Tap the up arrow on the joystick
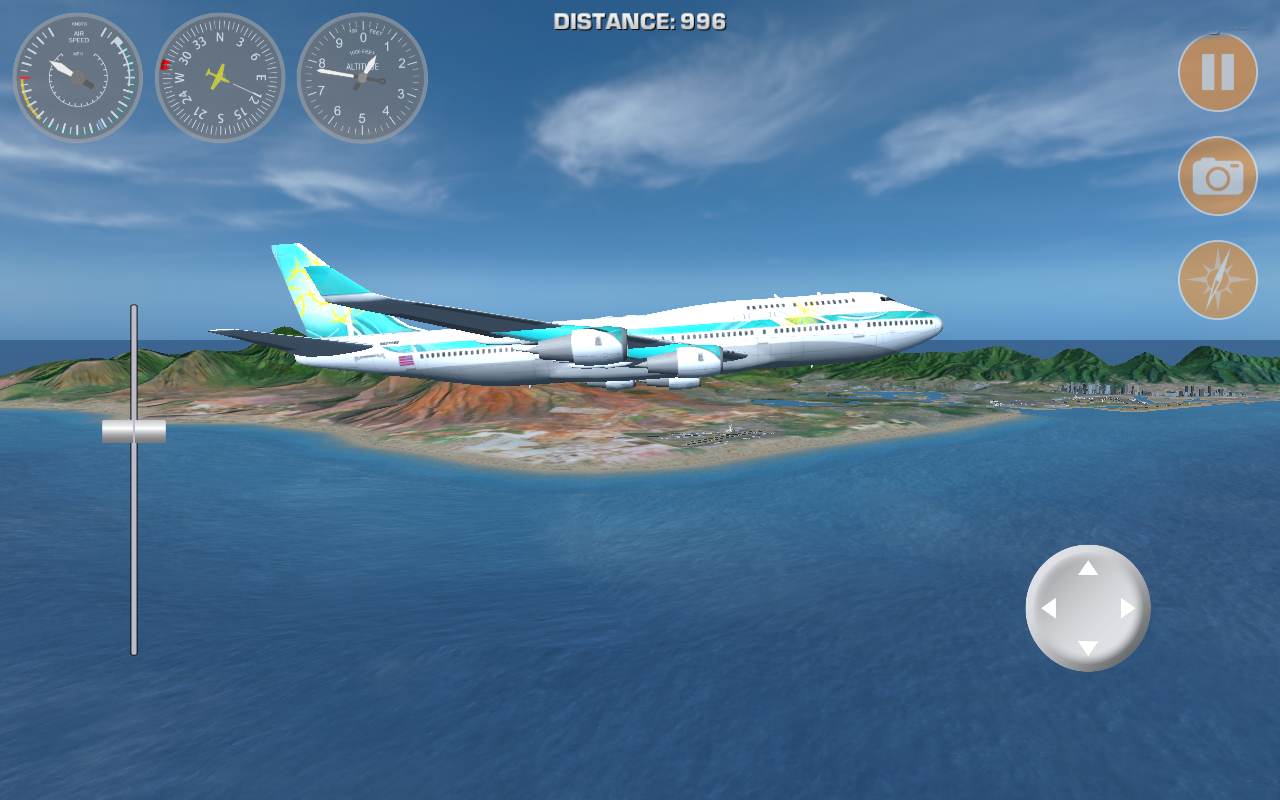Image resolution: width=1280 pixels, height=800 pixels. 1088,568
